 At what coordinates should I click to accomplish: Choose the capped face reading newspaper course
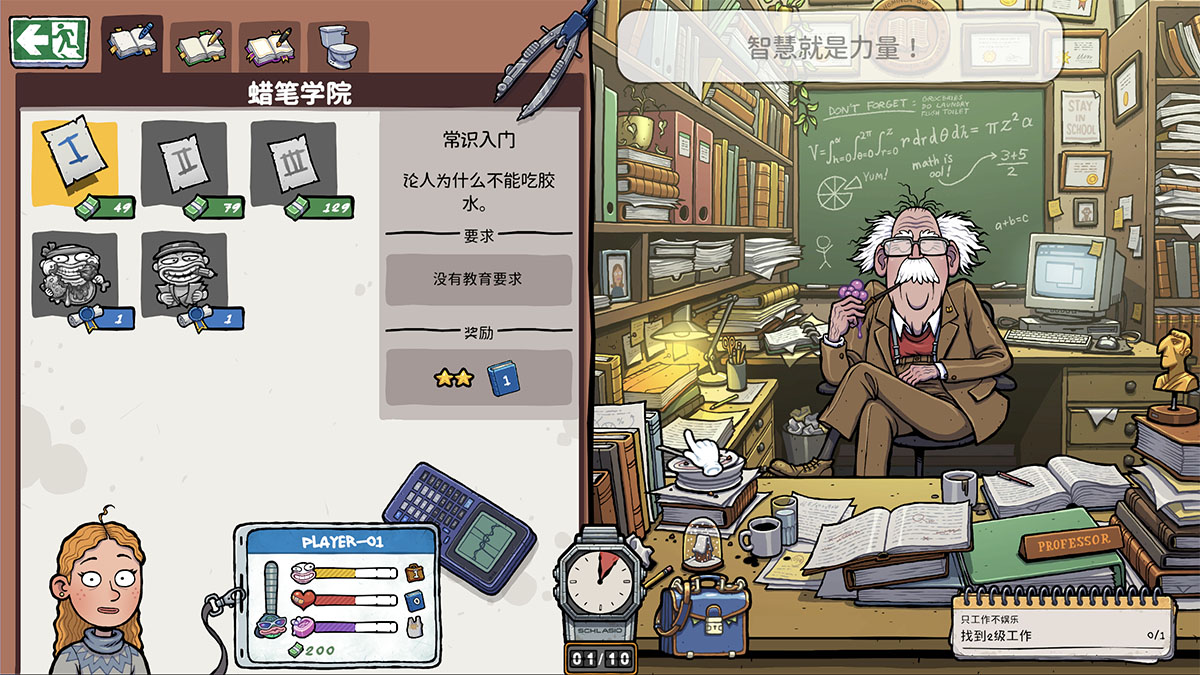tap(184, 275)
